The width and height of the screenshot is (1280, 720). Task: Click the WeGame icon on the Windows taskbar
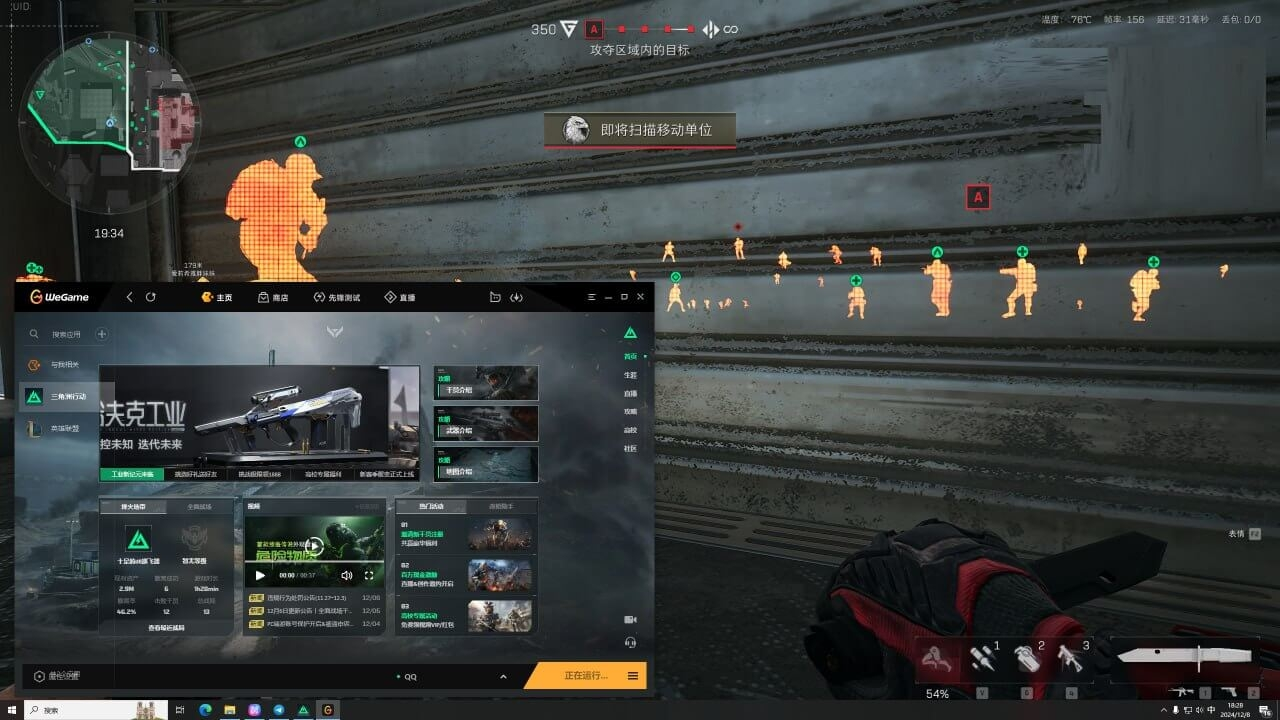[327, 710]
